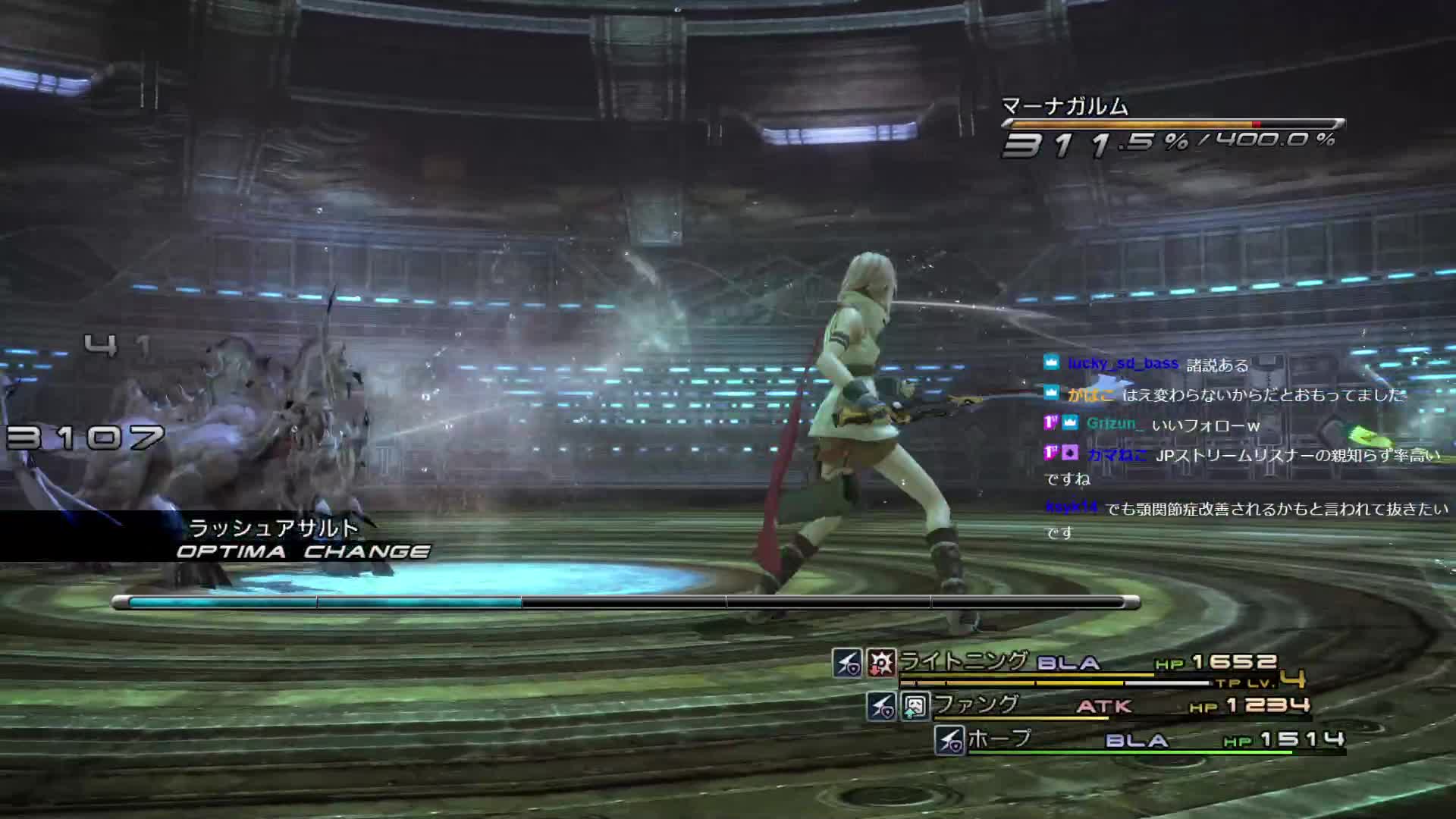Viewport: 1456px width, 819px height.
Task: Open chat user lucky_sd_bass's name
Action: tap(1122, 364)
